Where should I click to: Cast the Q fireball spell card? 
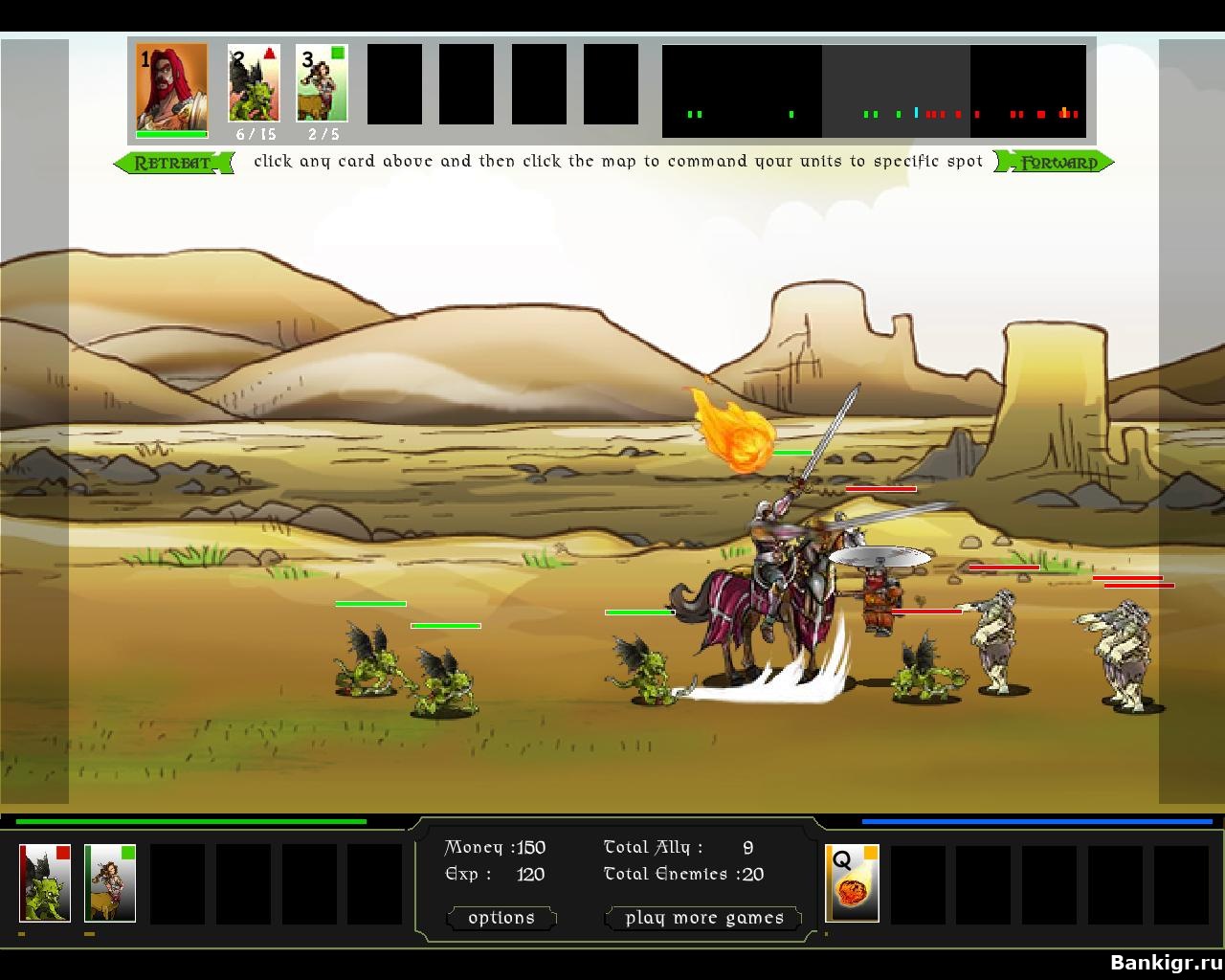tap(852, 882)
